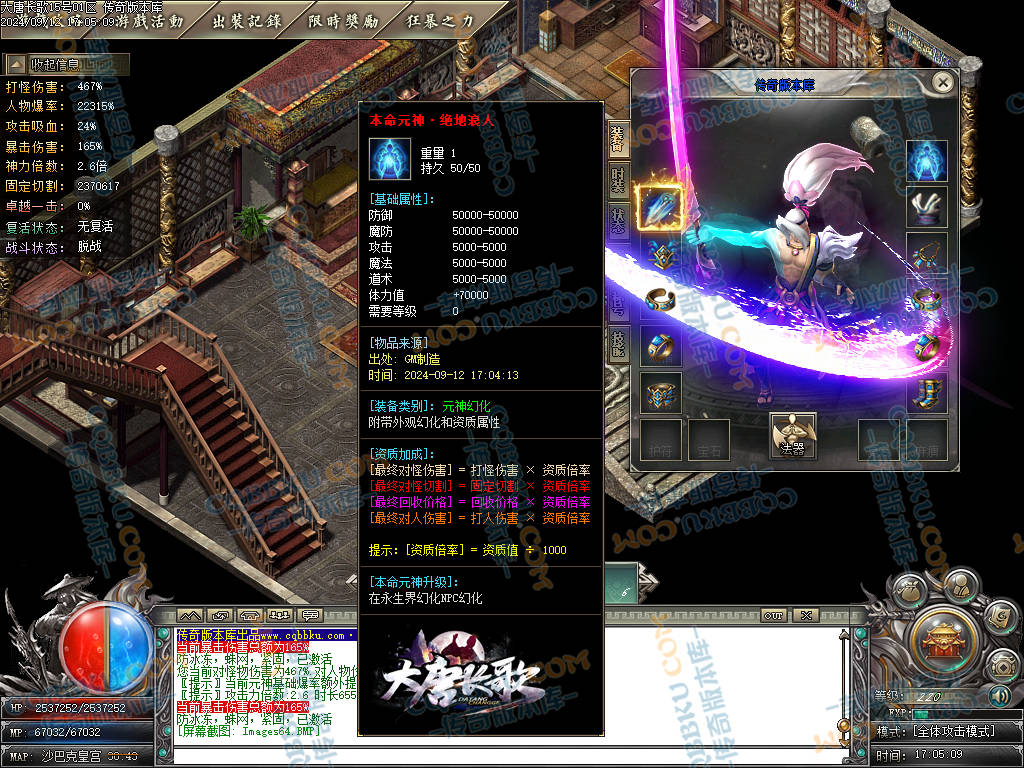Image resolution: width=1024 pixels, height=768 pixels.
Task: Switch to the 状态 status tab
Action: coord(618,220)
